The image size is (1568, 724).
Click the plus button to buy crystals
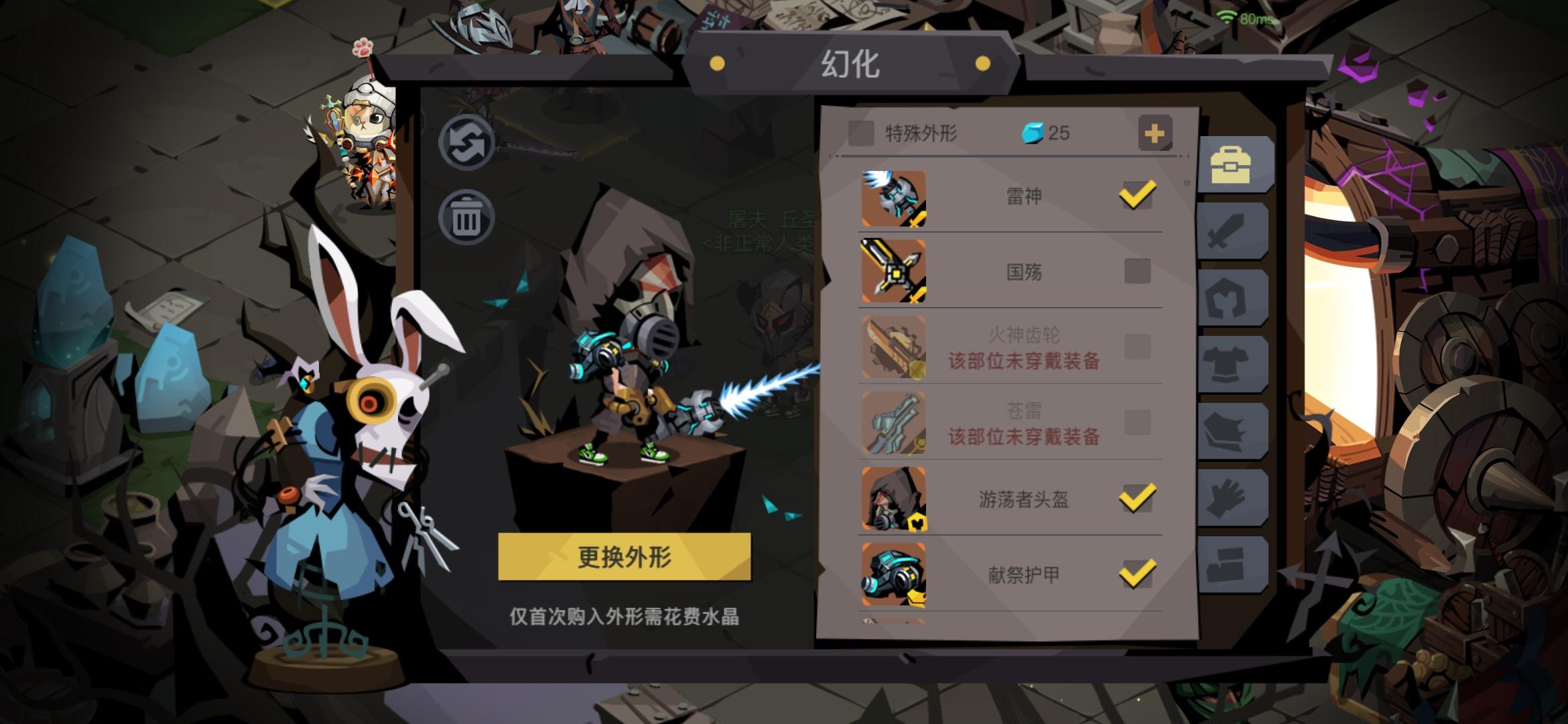pyautogui.click(x=1155, y=133)
